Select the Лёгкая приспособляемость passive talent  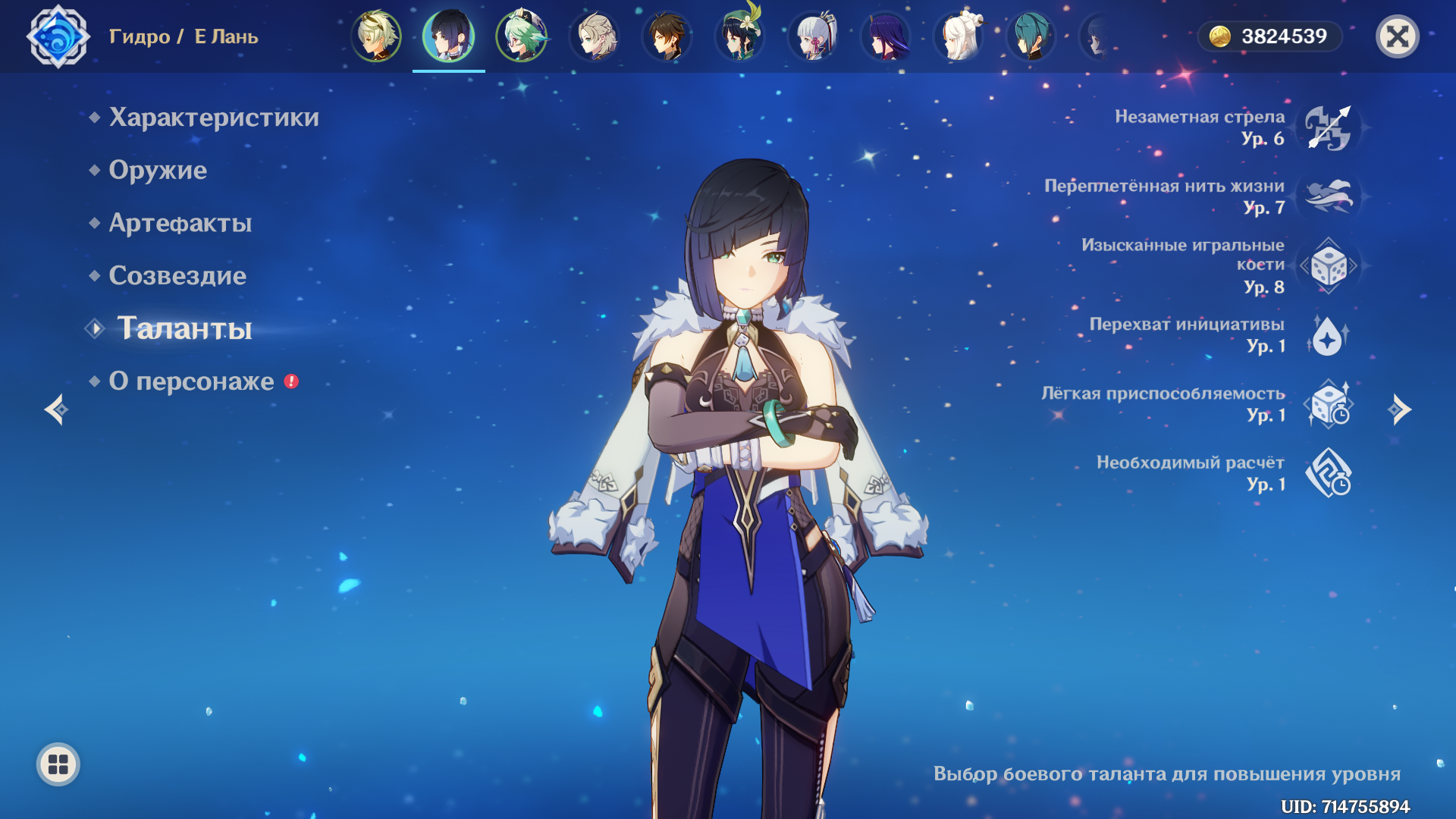1328,404
